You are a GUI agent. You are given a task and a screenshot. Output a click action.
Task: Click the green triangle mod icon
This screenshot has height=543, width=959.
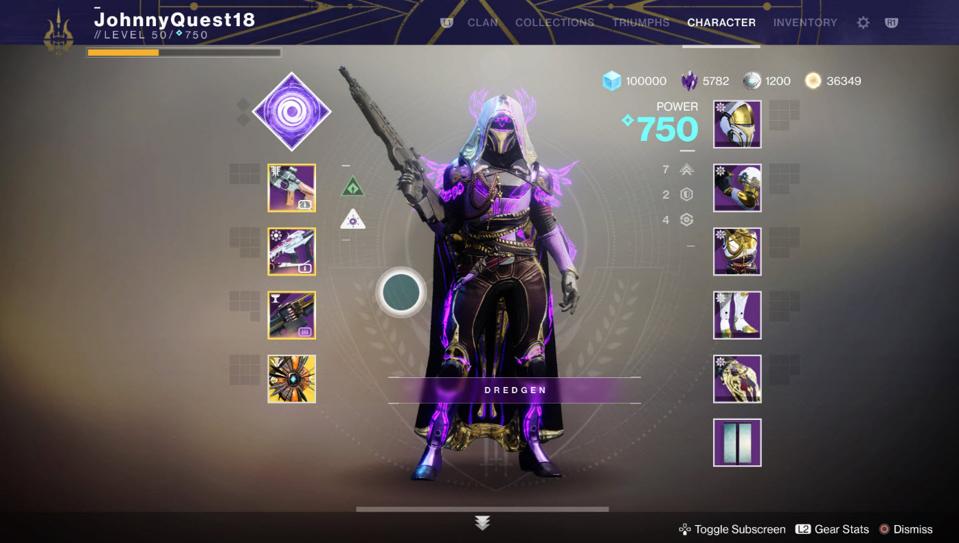[x=352, y=187]
